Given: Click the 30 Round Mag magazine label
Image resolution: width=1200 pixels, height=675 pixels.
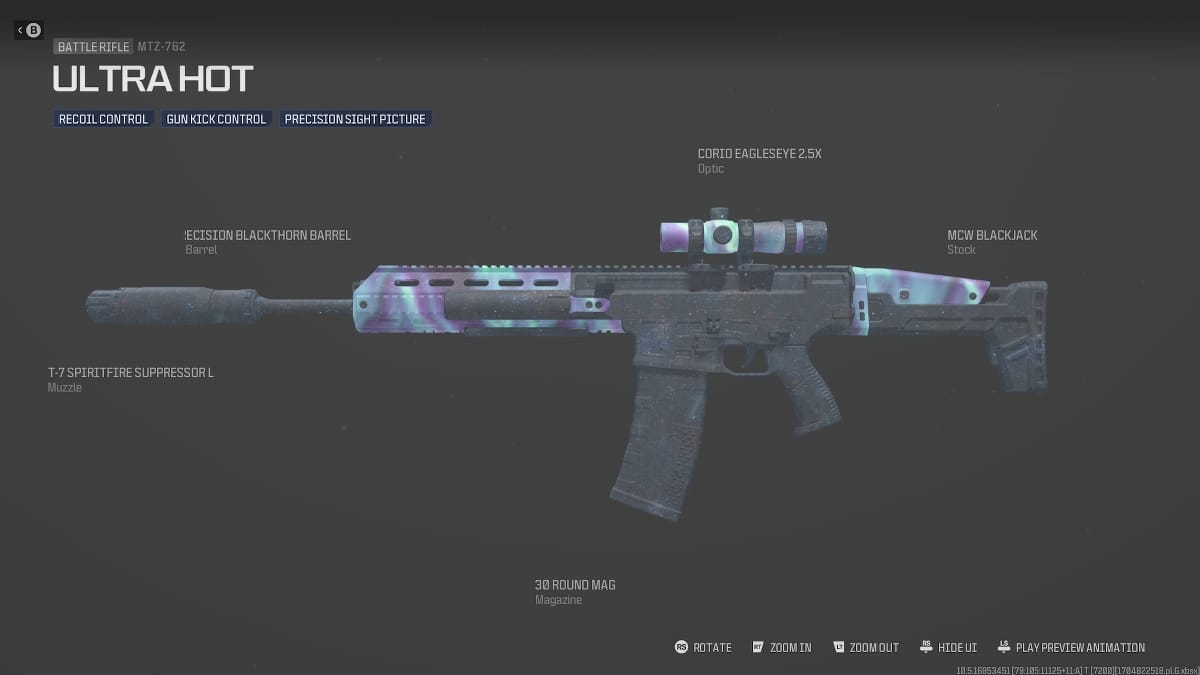Looking at the screenshot, I should click(575, 585).
